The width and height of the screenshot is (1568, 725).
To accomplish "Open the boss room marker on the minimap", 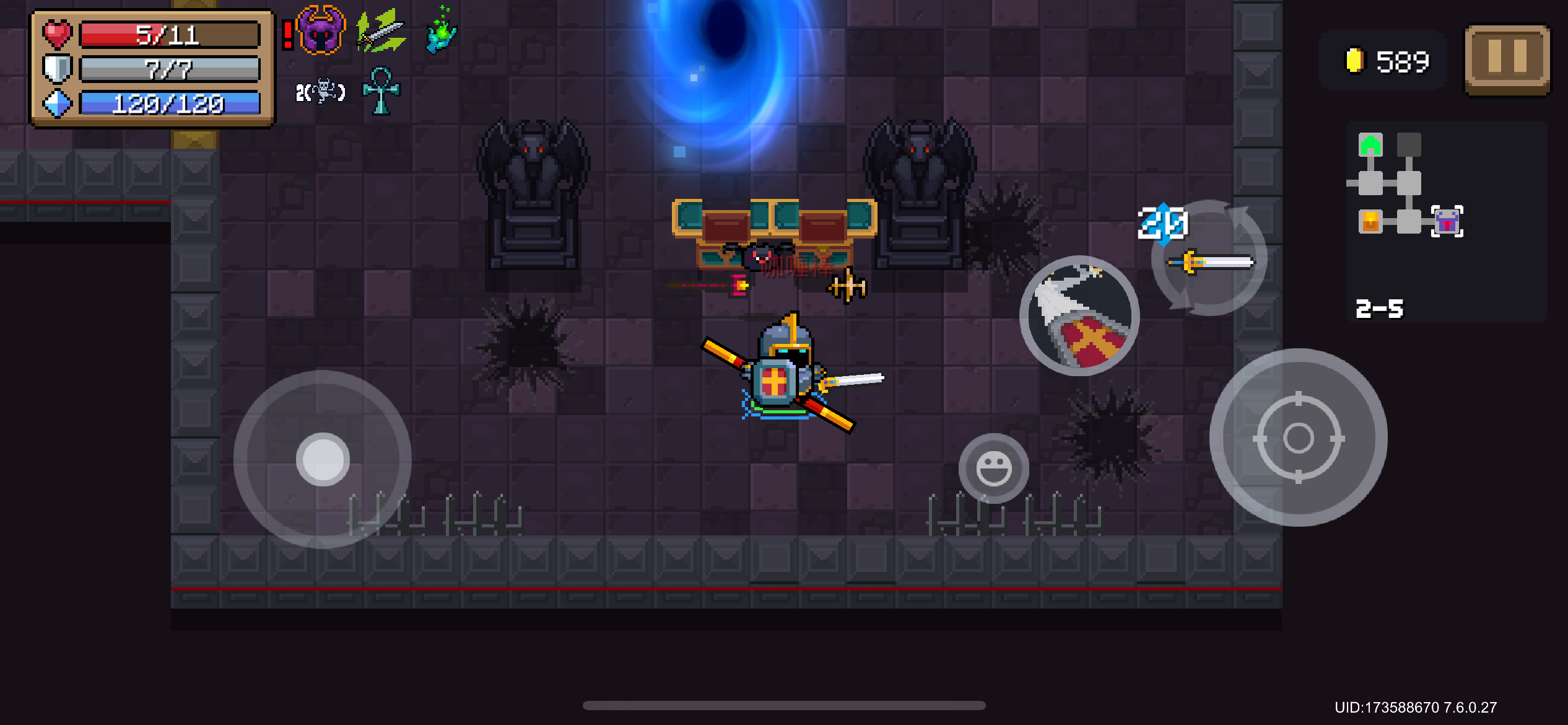I will (x=1447, y=221).
